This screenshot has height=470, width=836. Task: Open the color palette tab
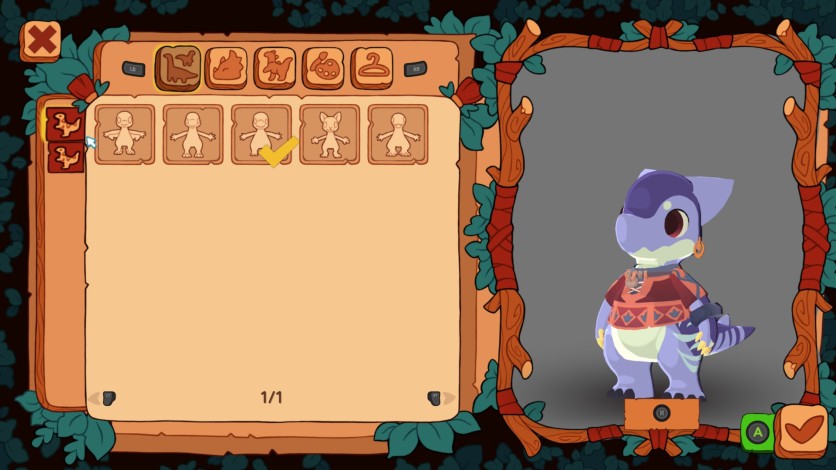(x=323, y=68)
